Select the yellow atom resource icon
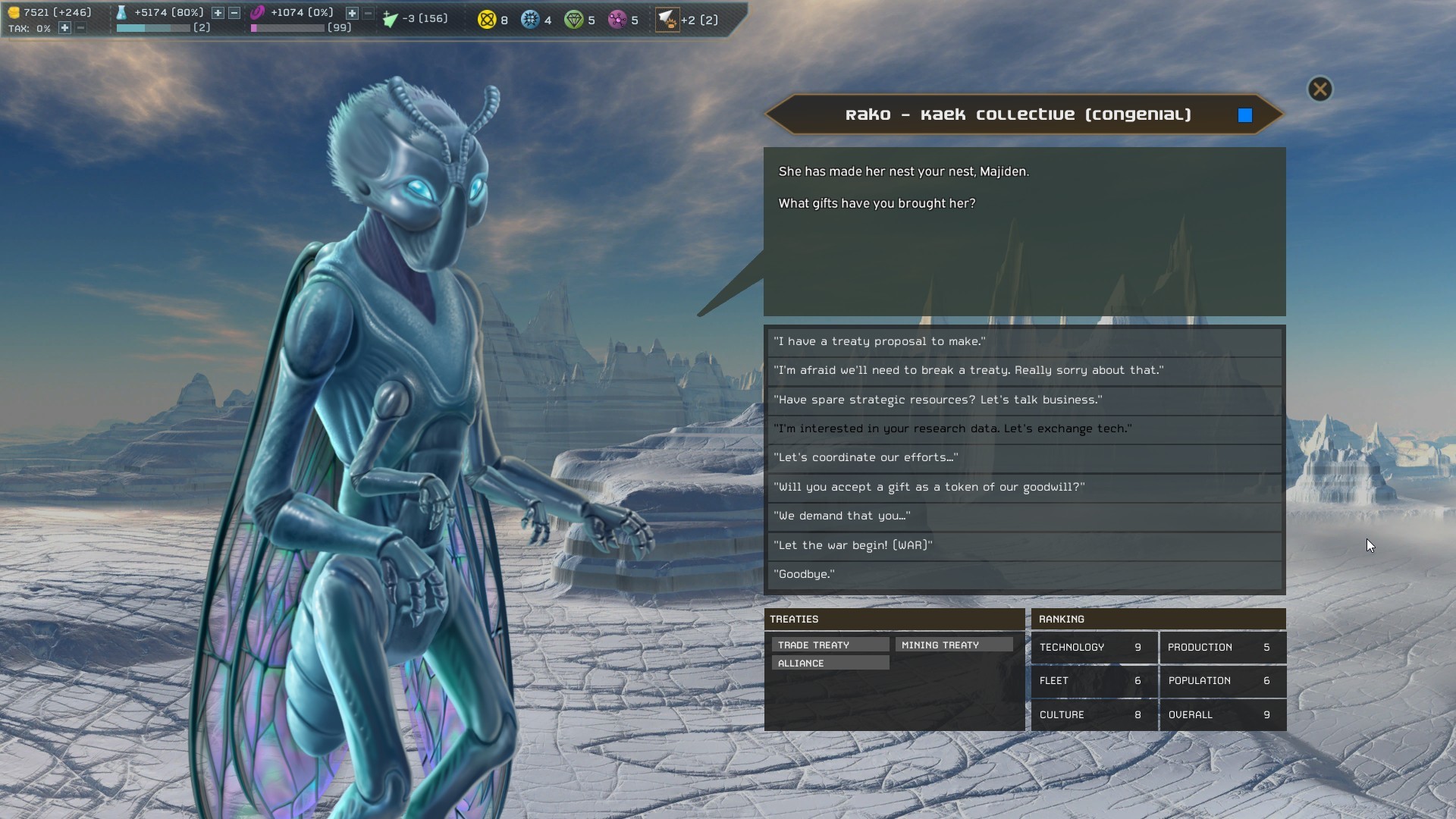Image resolution: width=1456 pixels, height=819 pixels. (x=486, y=20)
